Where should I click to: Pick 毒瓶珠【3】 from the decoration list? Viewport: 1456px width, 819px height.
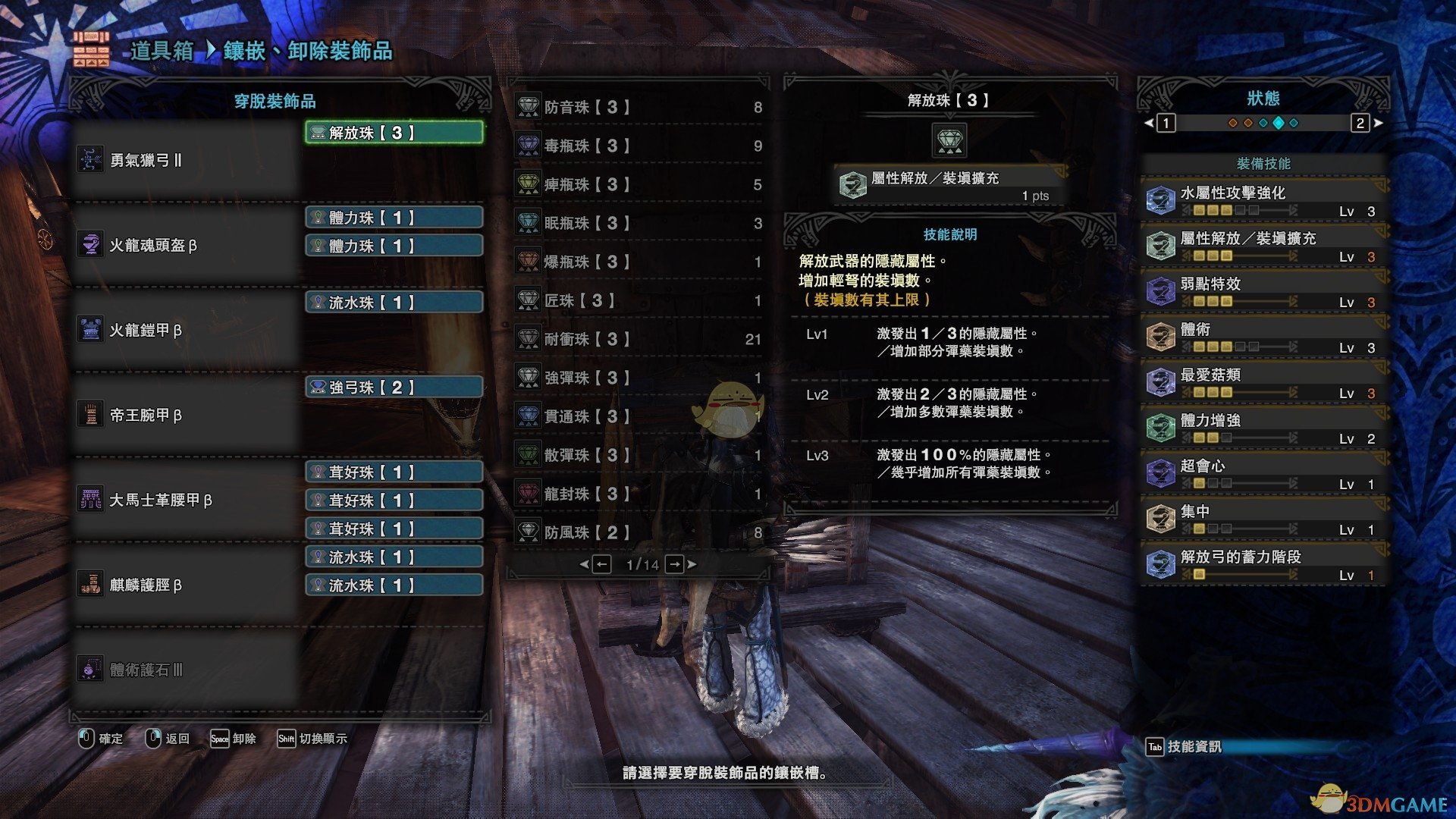(639, 146)
